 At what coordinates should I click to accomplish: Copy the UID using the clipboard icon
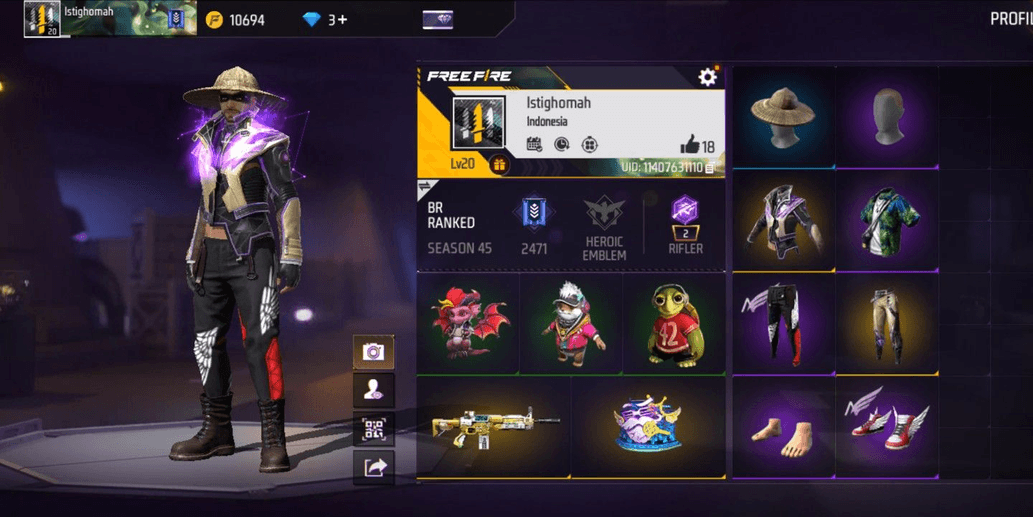(710, 168)
